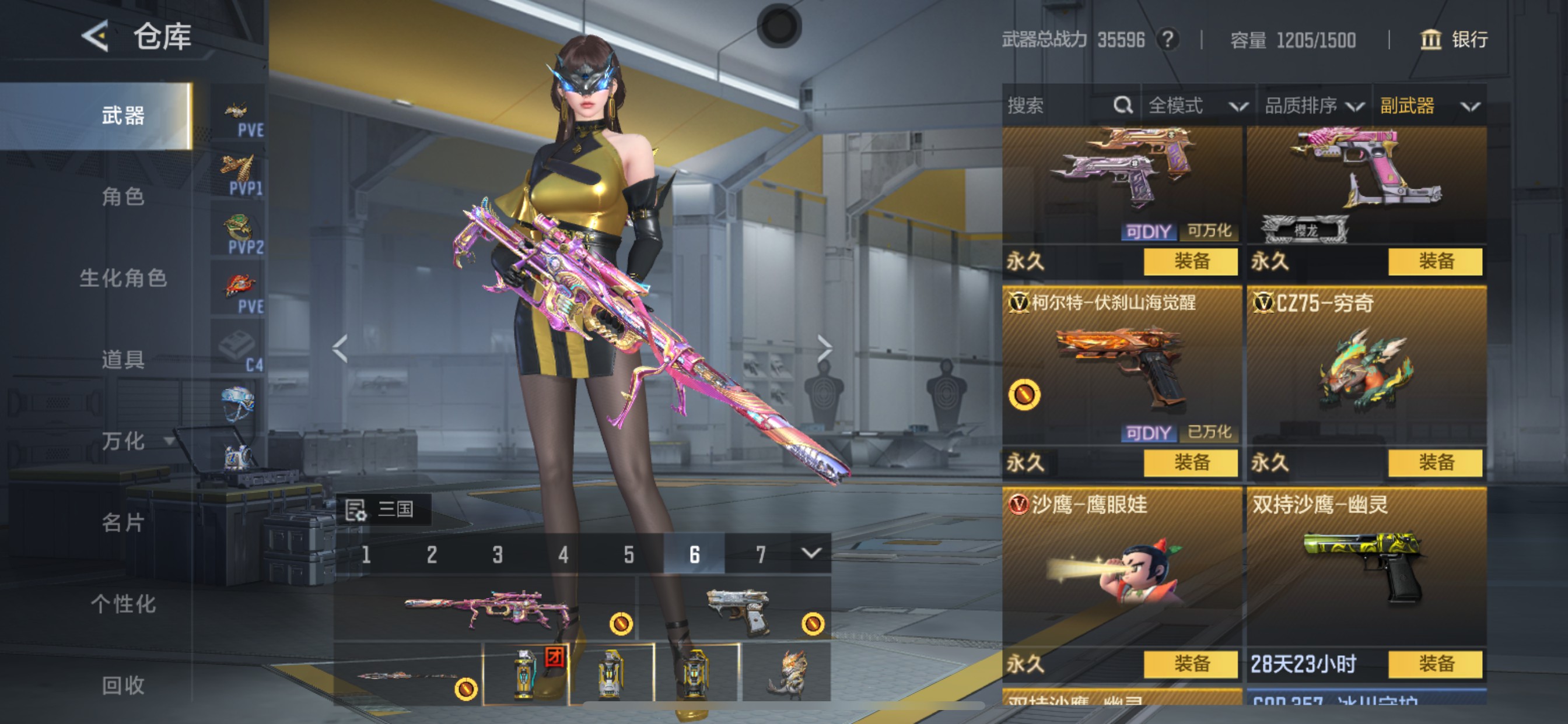The image size is (1568, 724).
Task: Open the 三国 loadout settings
Action: (x=383, y=509)
